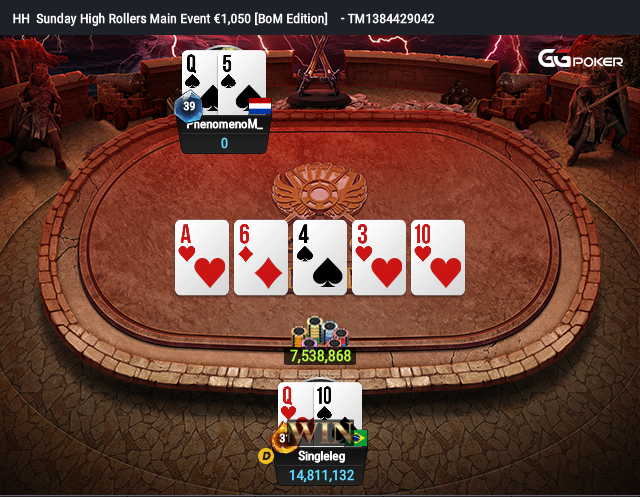640x497 pixels.
Task: Click the GGPoker logo
Action: (x=580, y=60)
